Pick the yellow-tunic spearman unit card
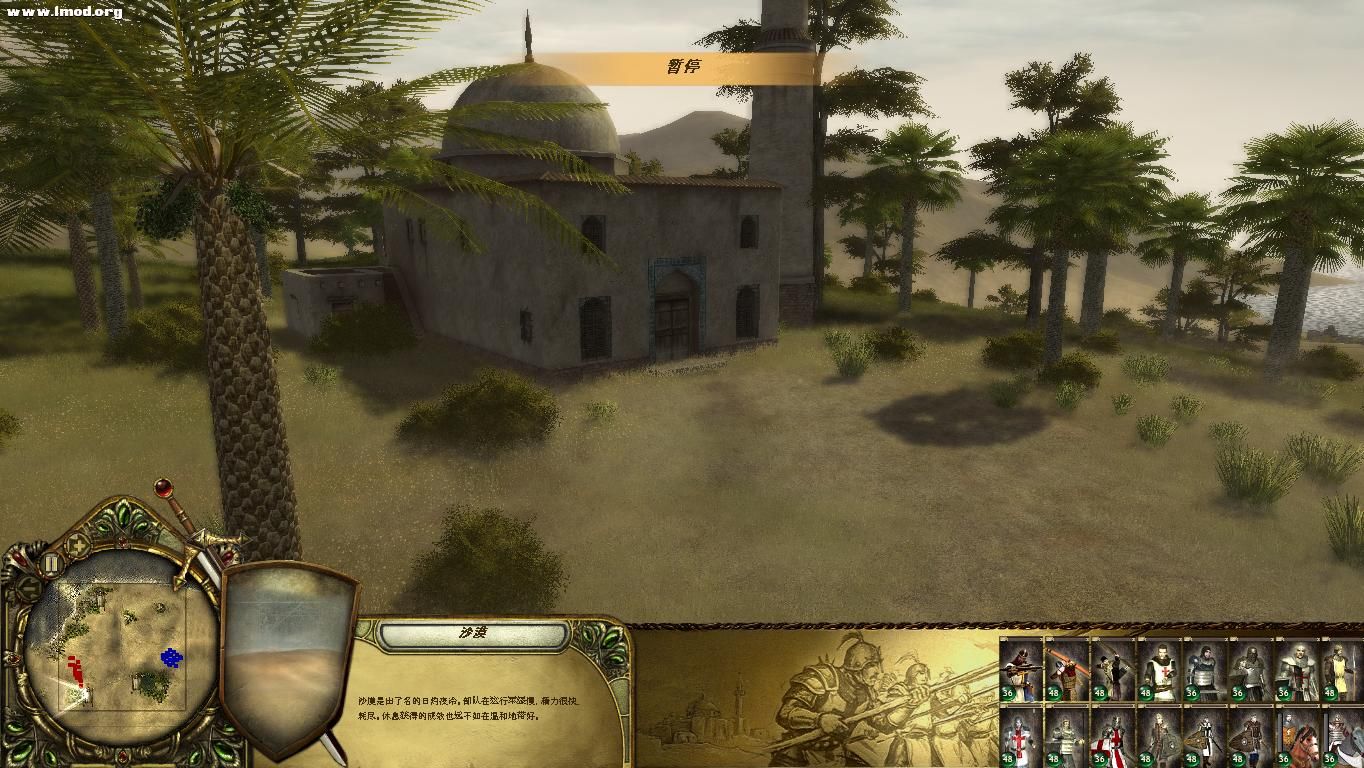This screenshot has height=768, width=1364. tap(1343, 669)
